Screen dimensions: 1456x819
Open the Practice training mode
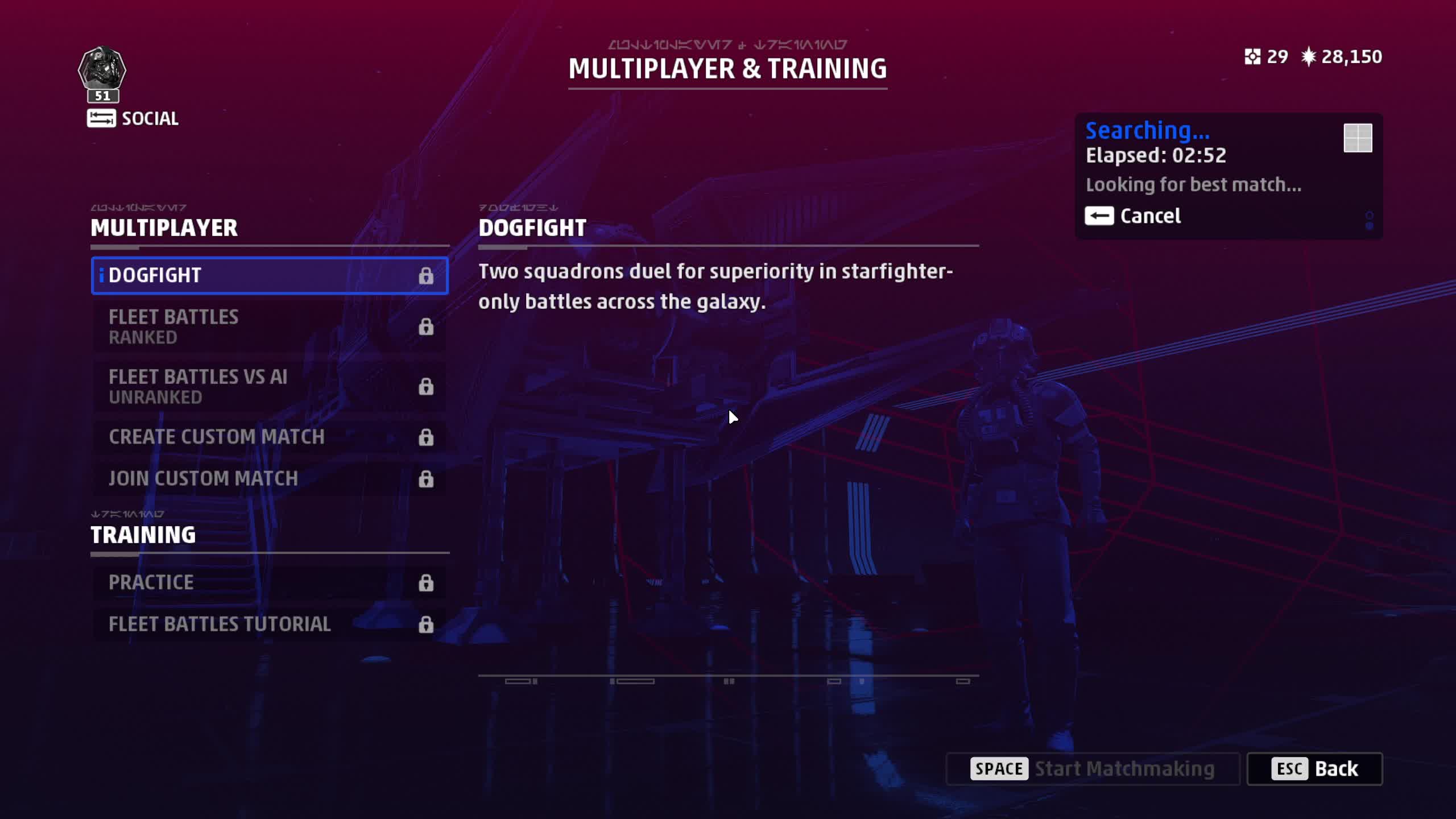pos(269,582)
